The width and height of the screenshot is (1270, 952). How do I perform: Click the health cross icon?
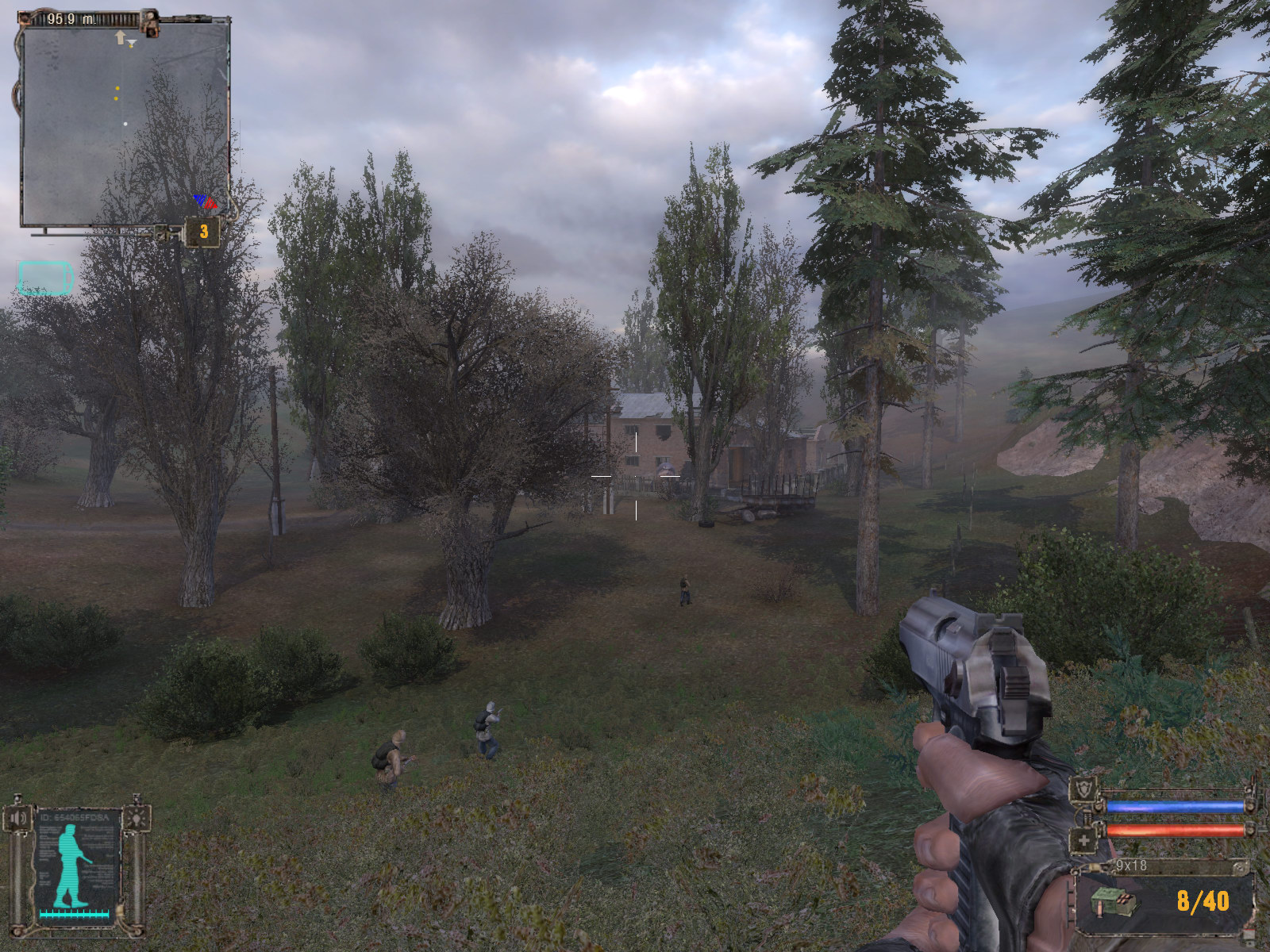(1083, 839)
